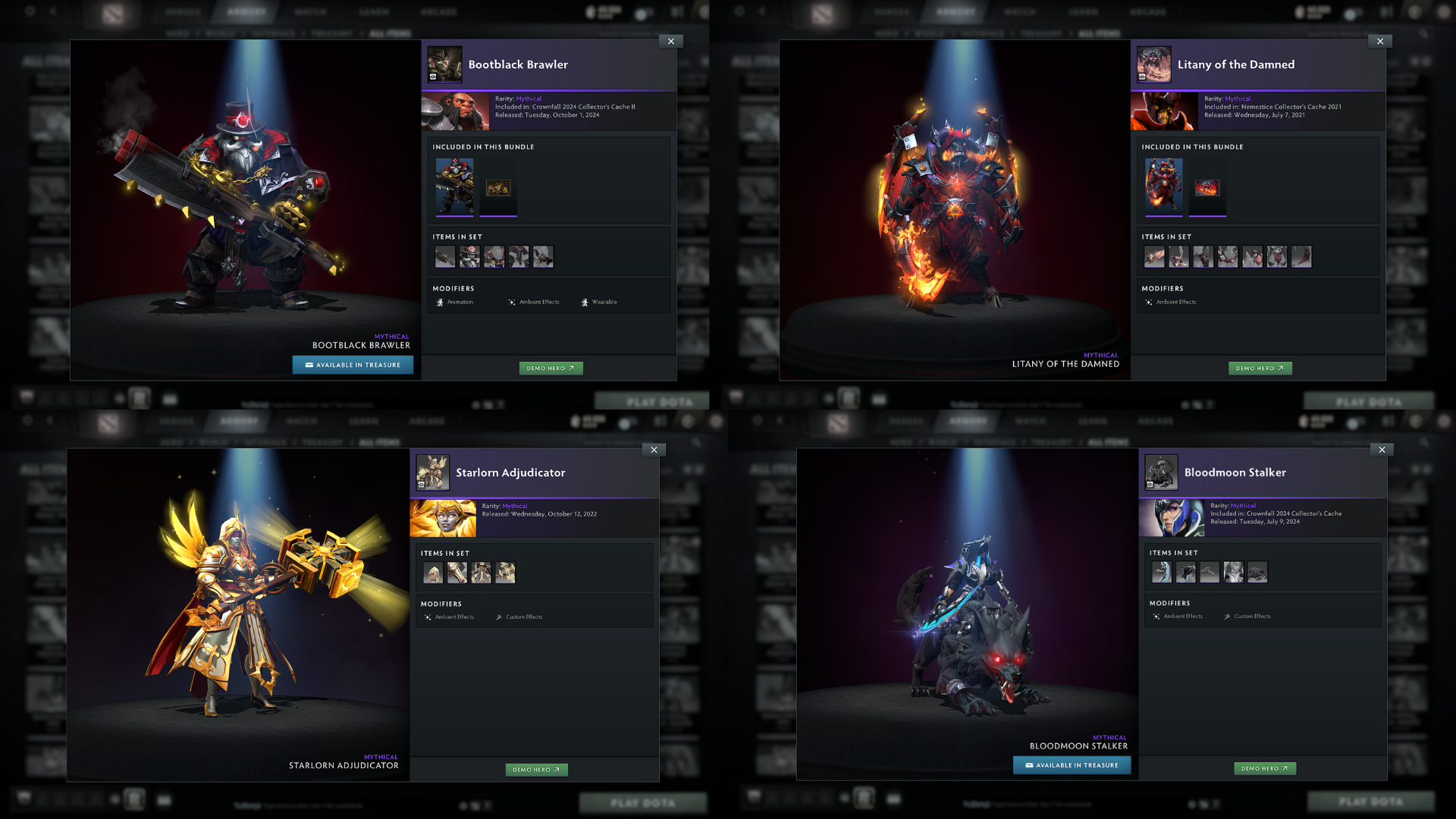Click Ambient Effects icon under Litany of the Damned
Screen dimensions: 1456x819
tap(1149, 301)
